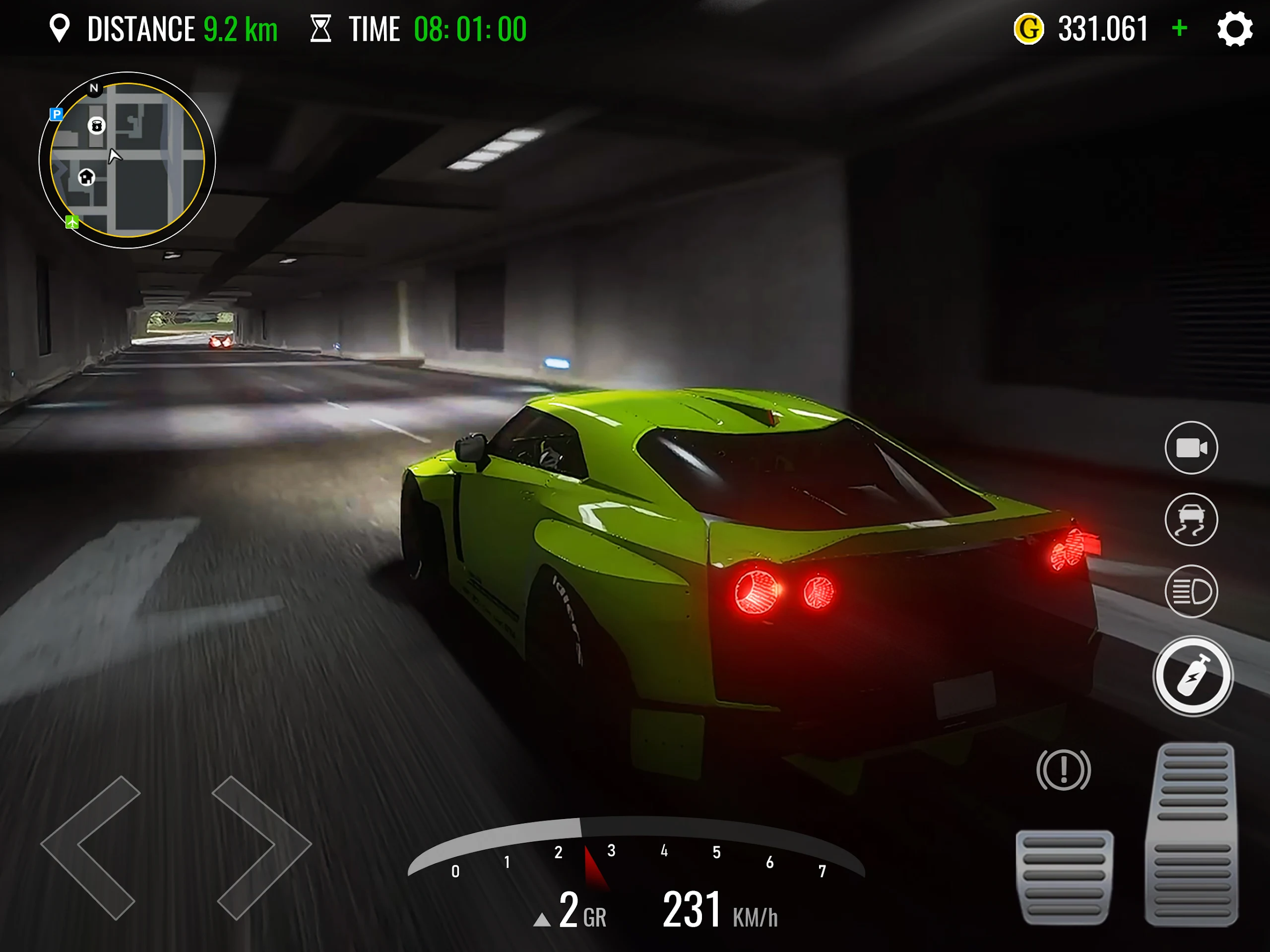
Task: Select the house marker on the minimap
Action: [x=87, y=177]
